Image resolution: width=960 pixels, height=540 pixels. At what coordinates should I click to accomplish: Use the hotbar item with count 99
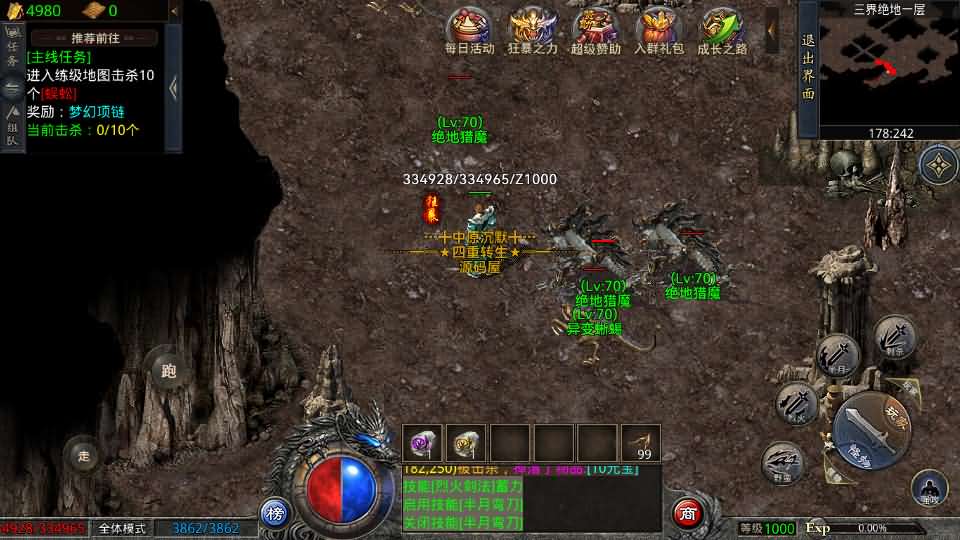(x=640, y=443)
